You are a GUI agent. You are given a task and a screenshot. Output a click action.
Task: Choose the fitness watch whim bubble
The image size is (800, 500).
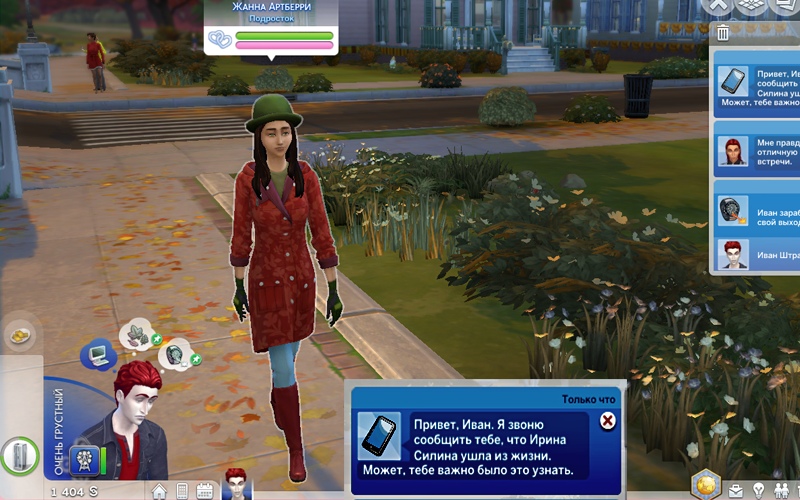pyautogui.click(x=176, y=353)
